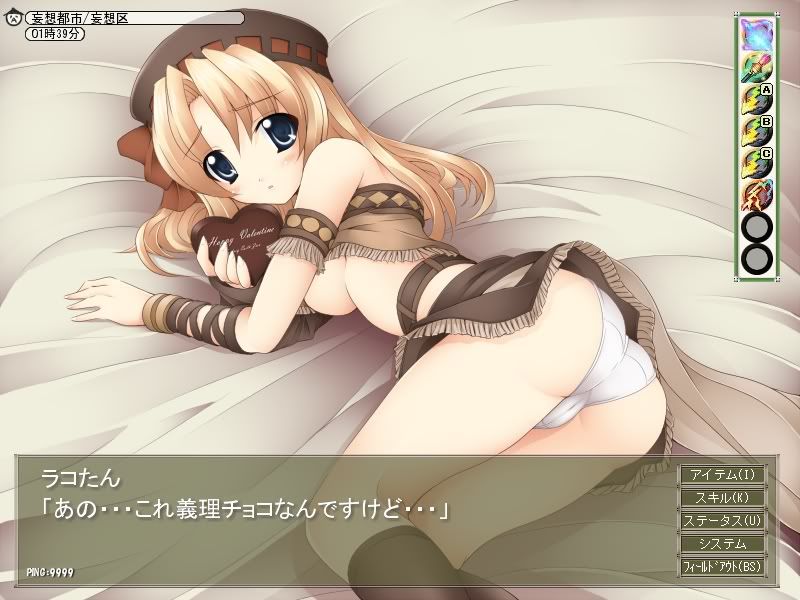Choose フィールドアウト(BS) to leave the field
Viewport: 800px width, 600px height.
(723, 567)
